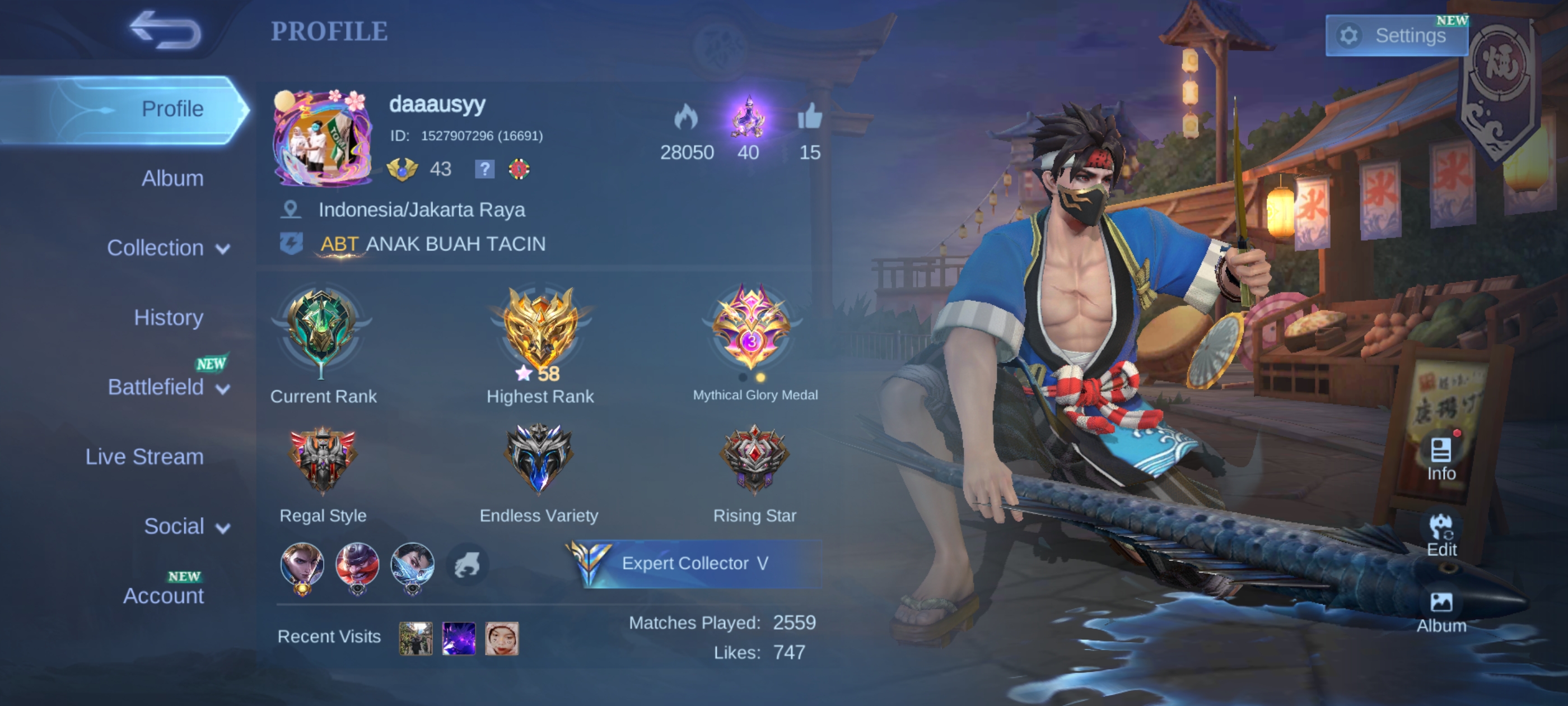Tap the Regal Style badge

(323, 461)
